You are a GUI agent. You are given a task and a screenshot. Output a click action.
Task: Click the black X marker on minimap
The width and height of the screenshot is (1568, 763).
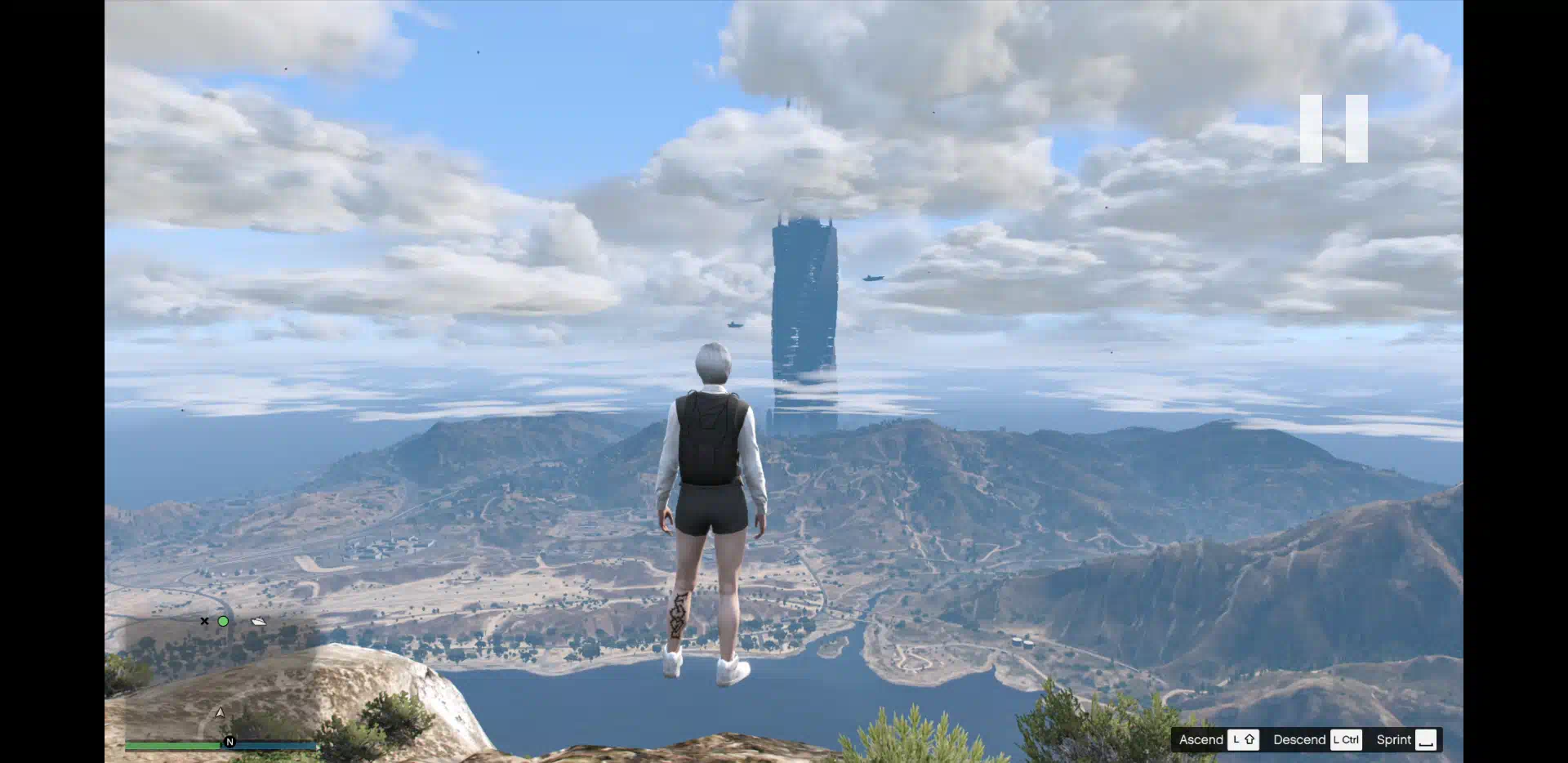click(x=204, y=622)
